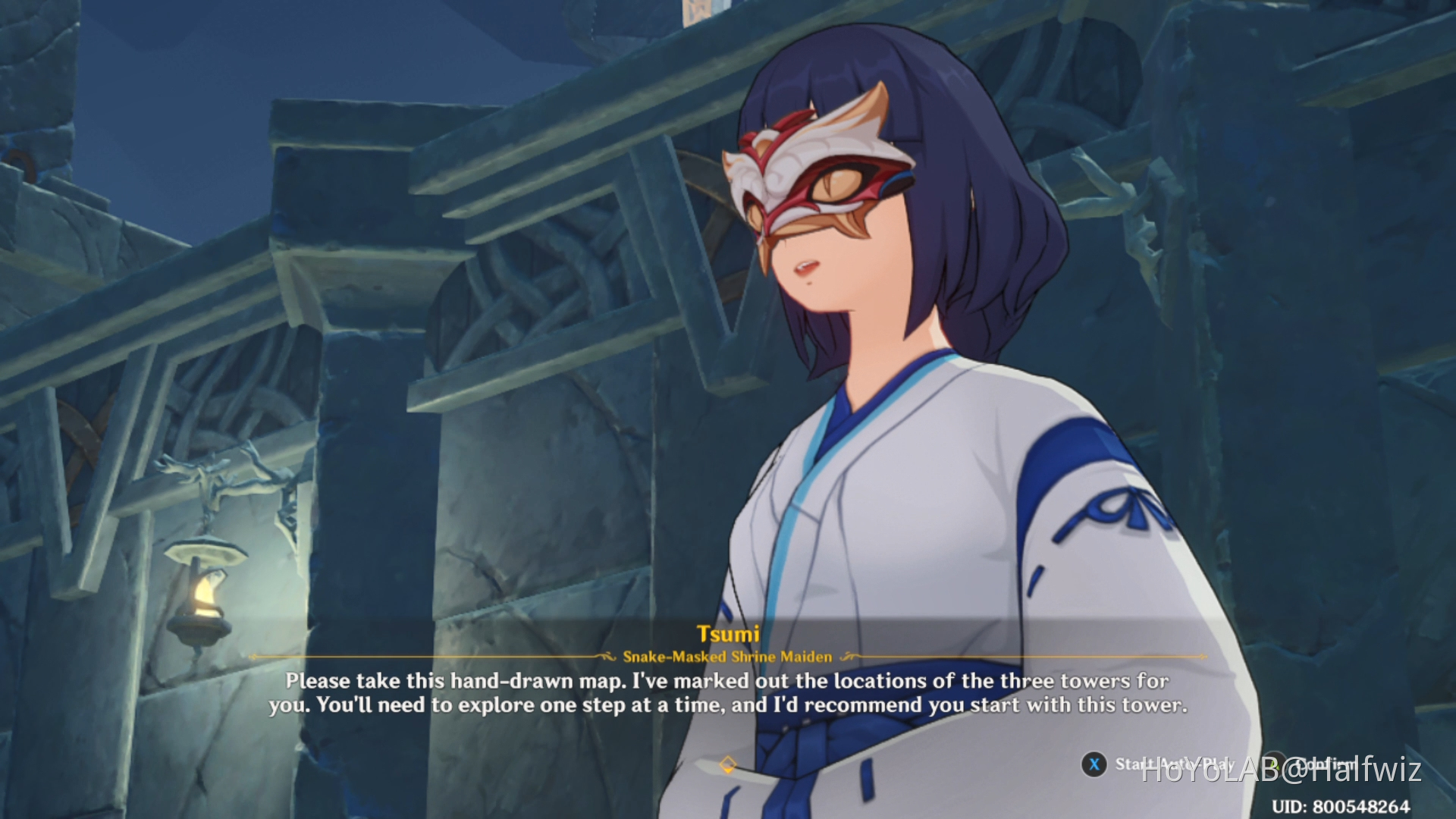Click the A button prompt to Confirm
The image size is (1456, 819).
(x=1274, y=765)
